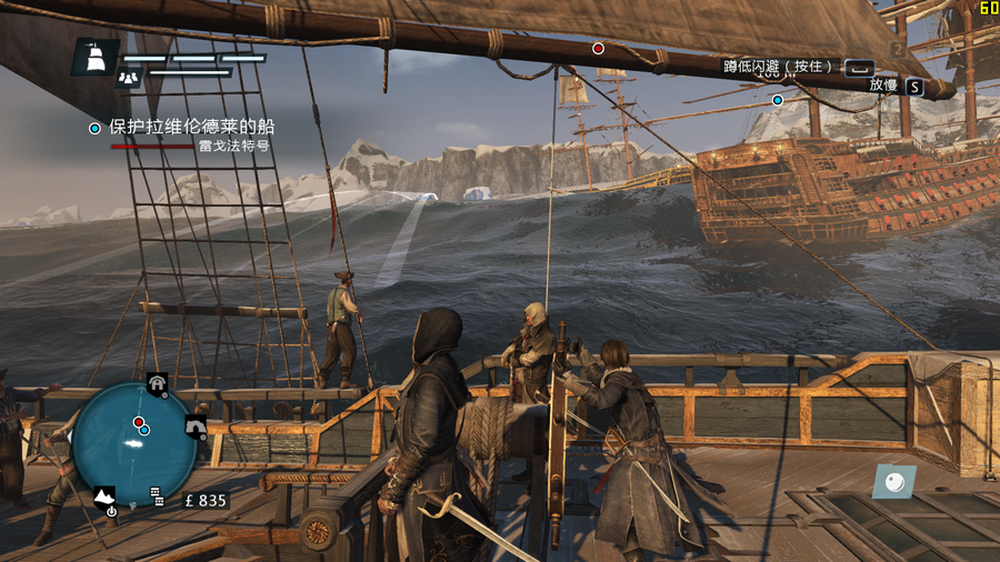Click the red enemy target marker above the ship

pyautogui.click(x=598, y=48)
